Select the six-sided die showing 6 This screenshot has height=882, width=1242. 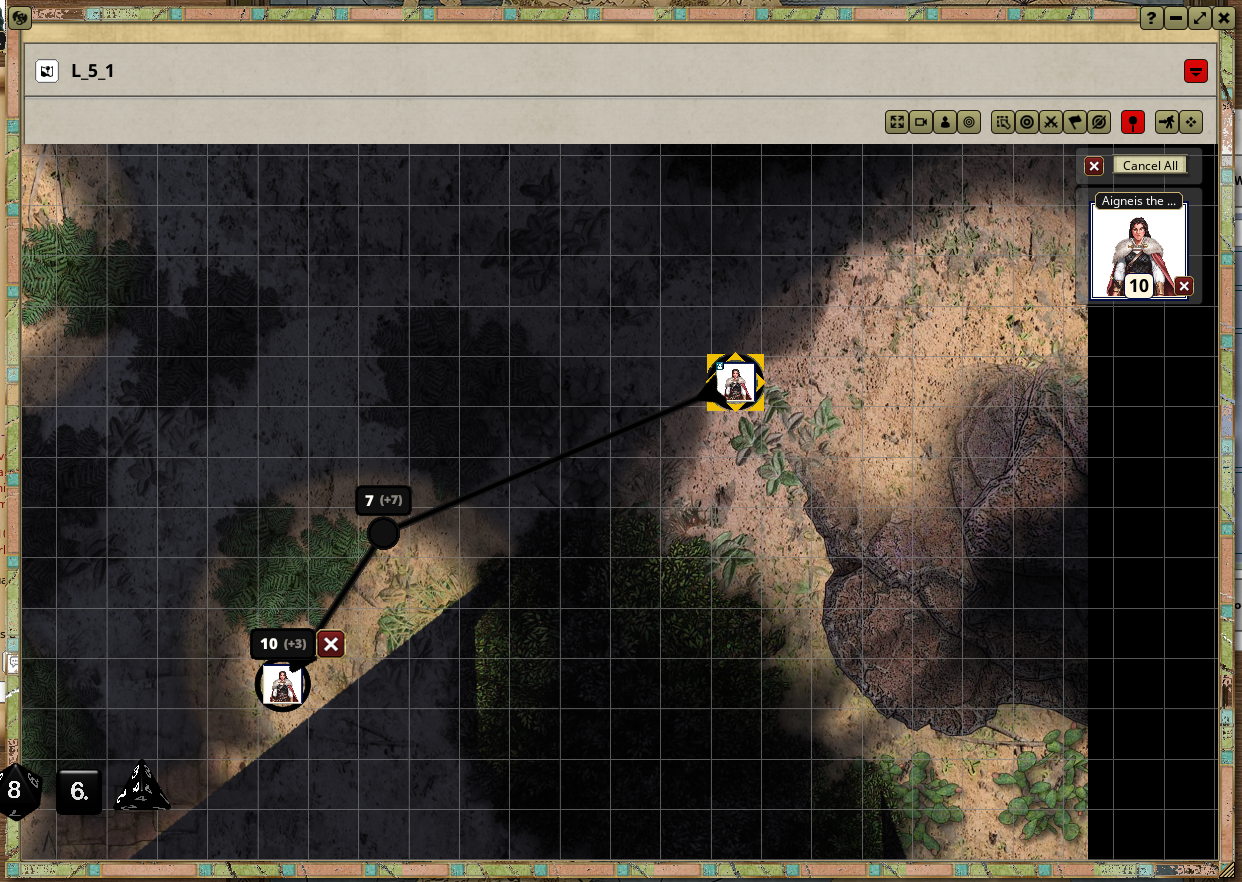[x=80, y=792]
